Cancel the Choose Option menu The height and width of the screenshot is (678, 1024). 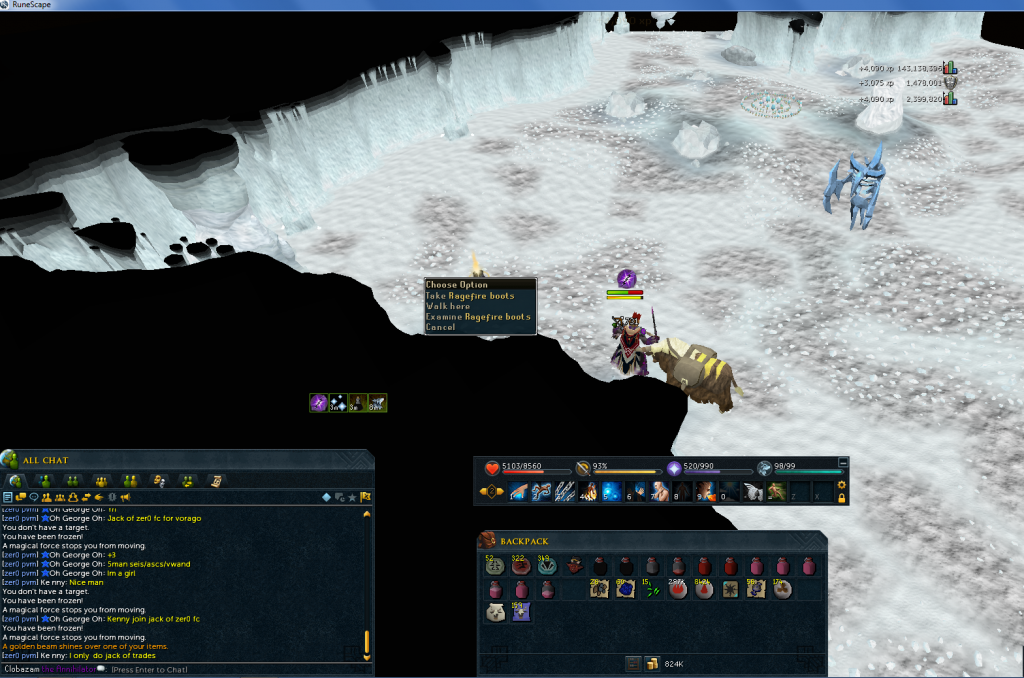440,327
